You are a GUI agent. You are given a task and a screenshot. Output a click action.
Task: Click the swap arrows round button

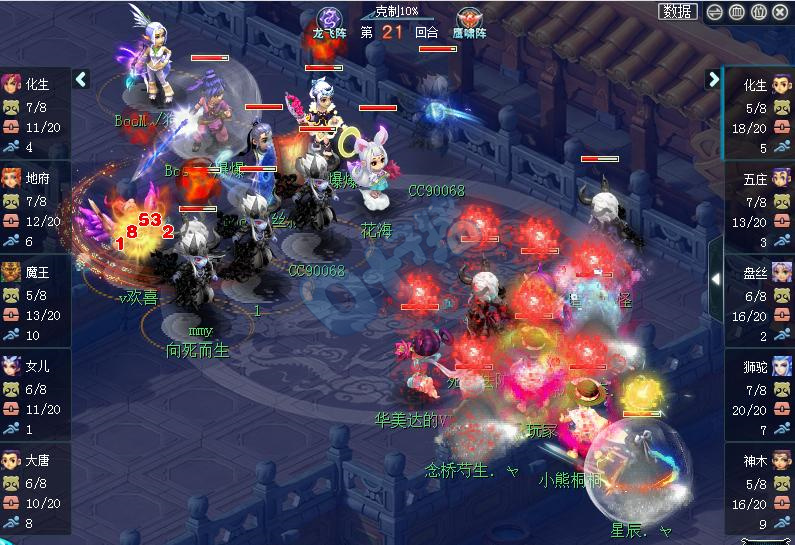coord(713,12)
